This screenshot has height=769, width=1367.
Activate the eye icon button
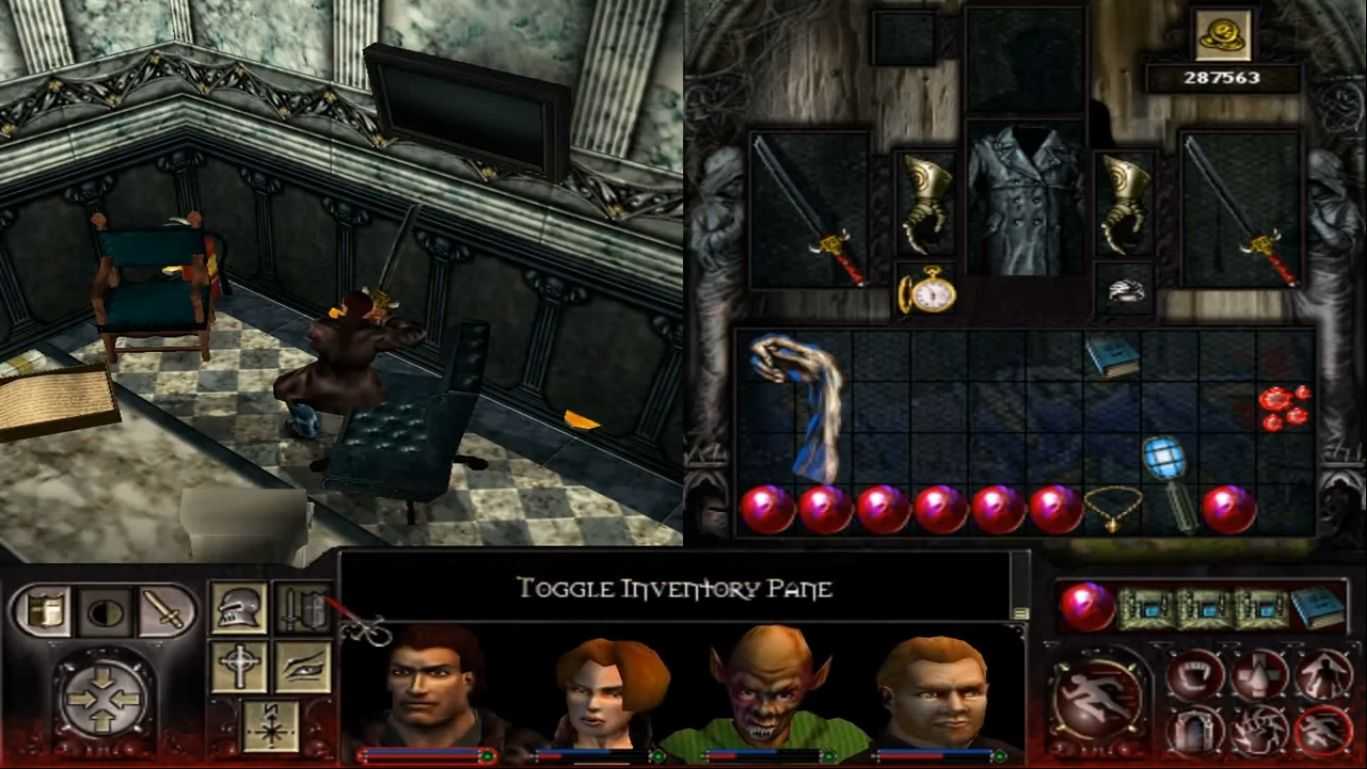click(302, 667)
